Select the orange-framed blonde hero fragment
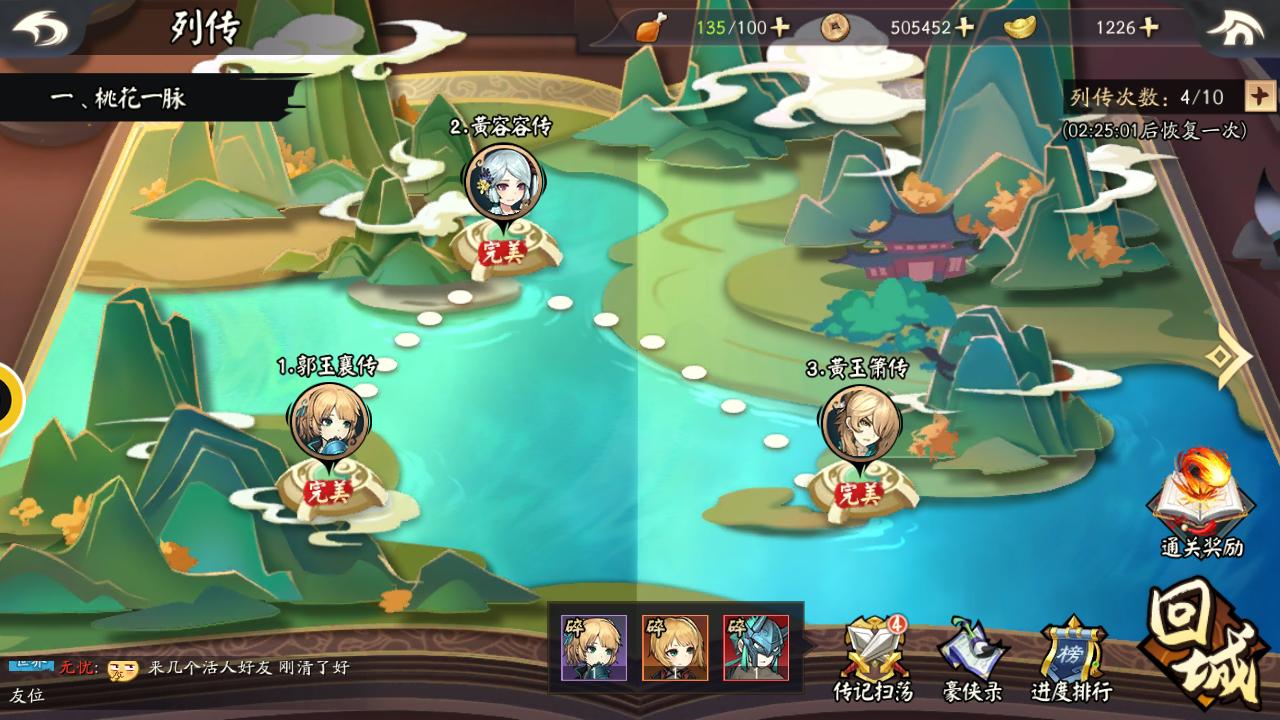 click(675, 648)
